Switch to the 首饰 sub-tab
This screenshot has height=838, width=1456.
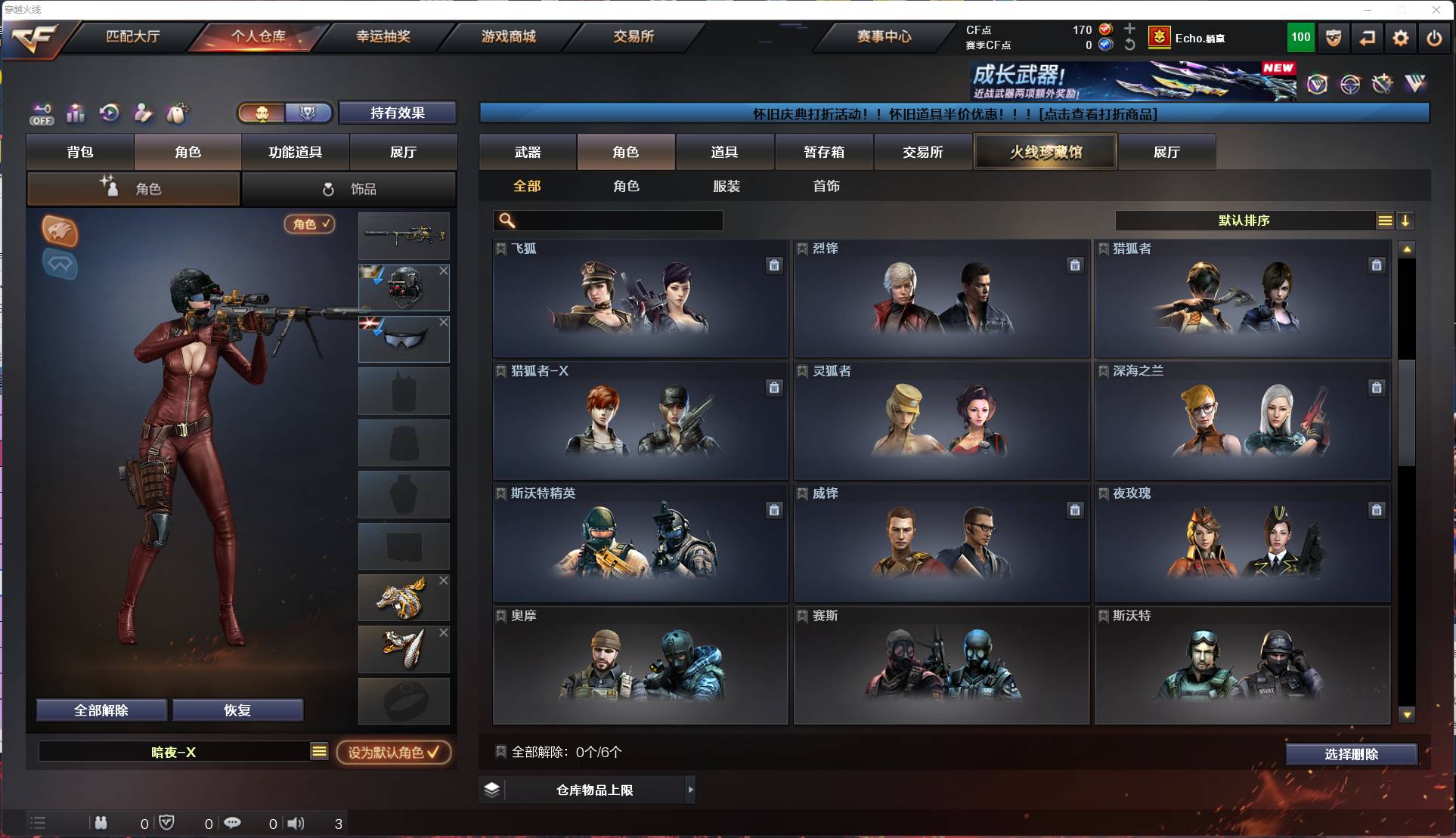(x=827, y=186)
